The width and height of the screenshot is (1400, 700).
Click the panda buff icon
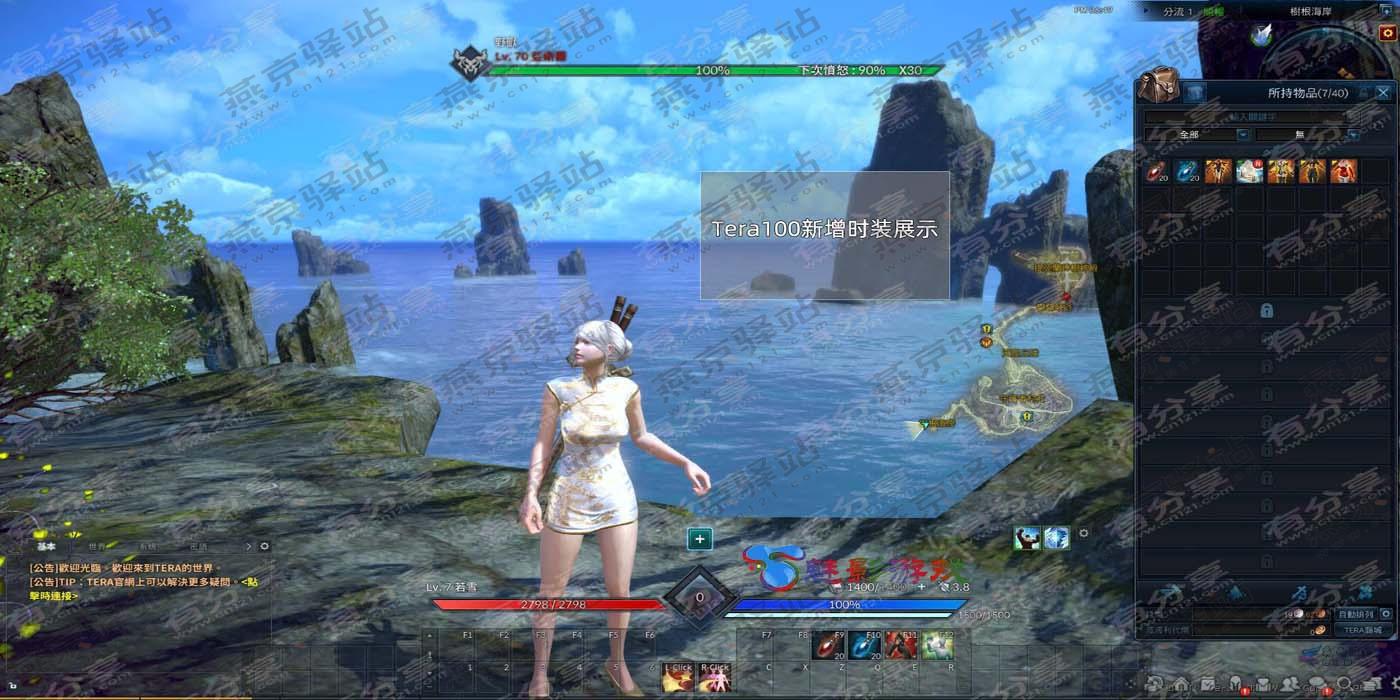[x=1027, y=538]
